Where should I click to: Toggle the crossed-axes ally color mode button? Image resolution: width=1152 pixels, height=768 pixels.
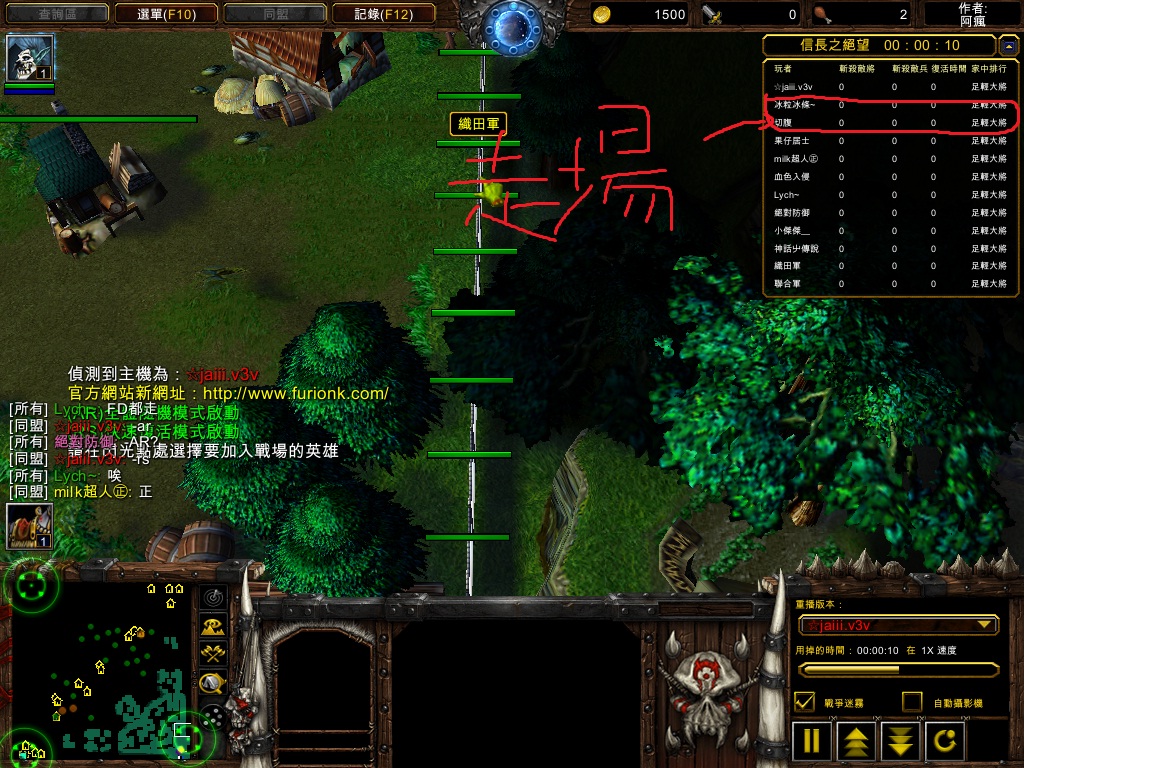point(213,655)
